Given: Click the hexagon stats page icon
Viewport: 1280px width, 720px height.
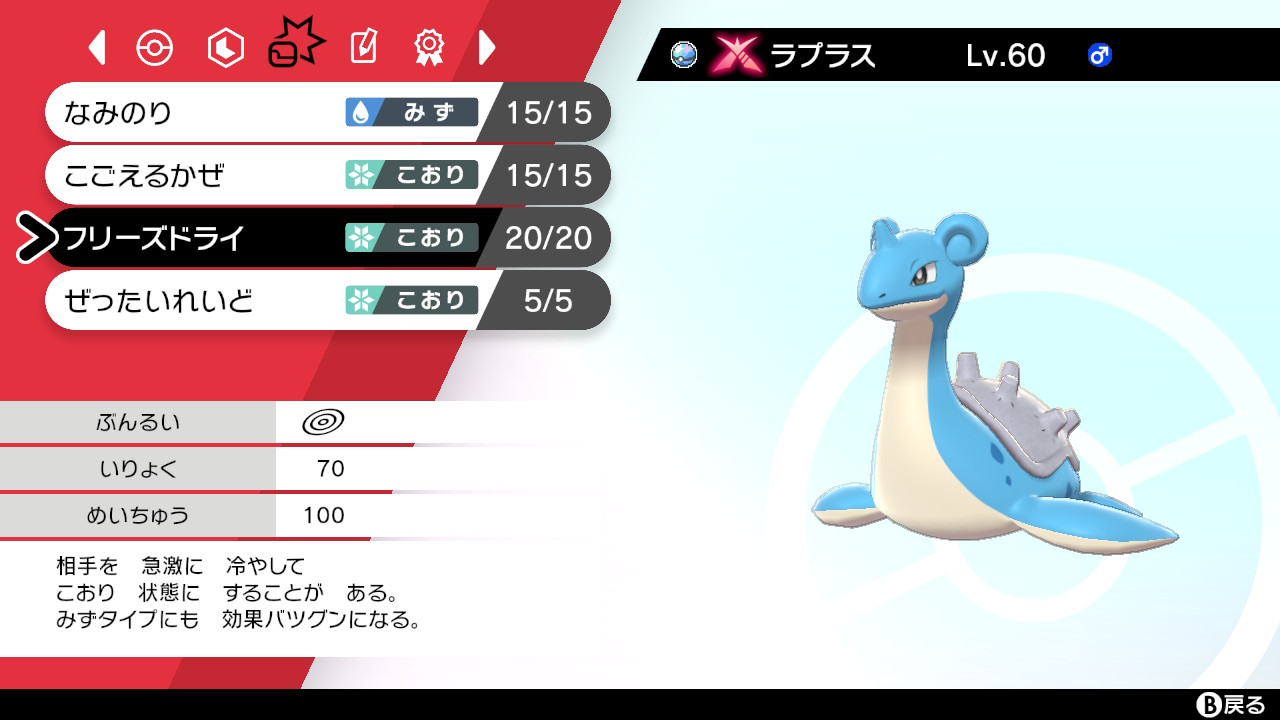Looking at the screenshot, I should 224,46.
